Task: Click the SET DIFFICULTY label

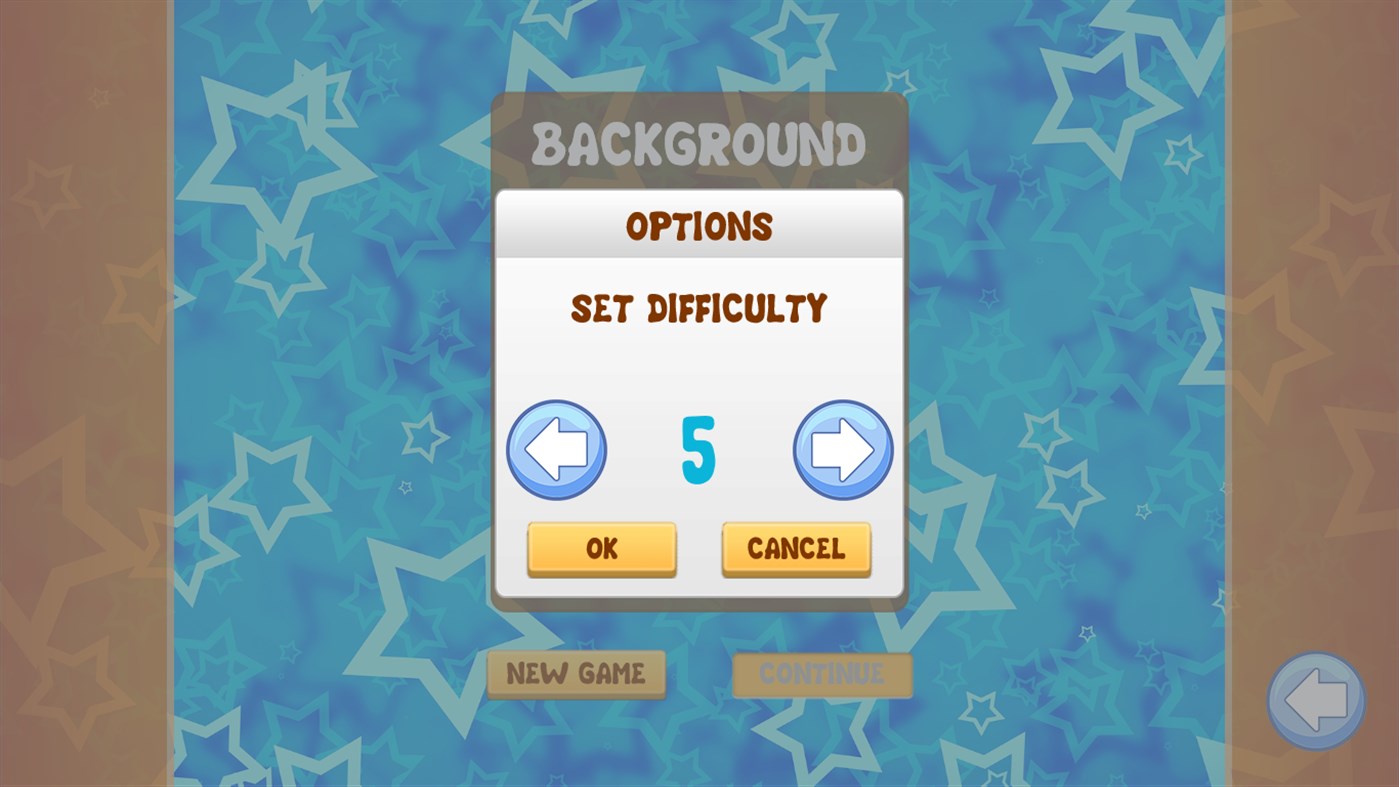Action: [699, 308]
